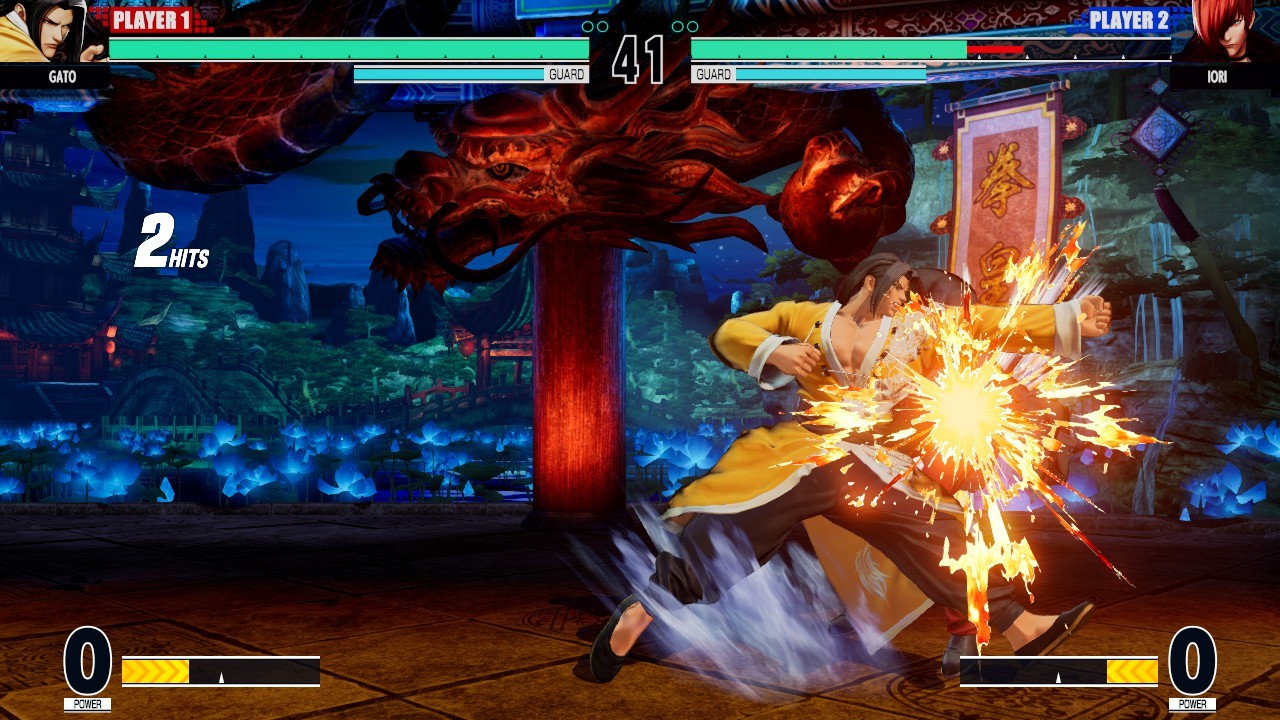This screenshot has height=720, width=1280.
Task: Click Player 2's power level 0 counter
Action: (x=1194, y=661)
